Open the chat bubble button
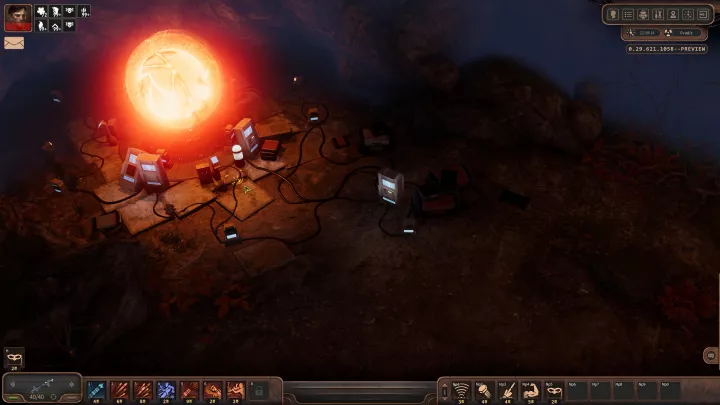720x405 pixels. 709,355
